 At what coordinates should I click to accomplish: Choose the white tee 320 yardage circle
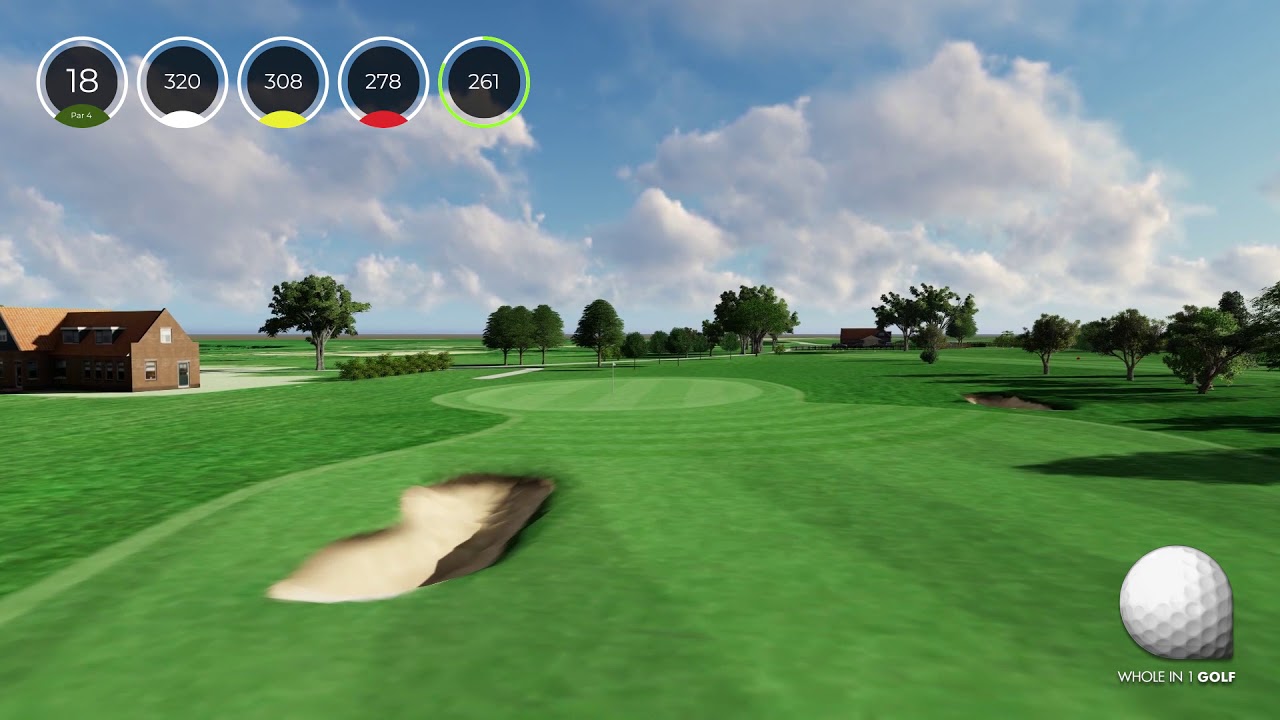[182, 82]
